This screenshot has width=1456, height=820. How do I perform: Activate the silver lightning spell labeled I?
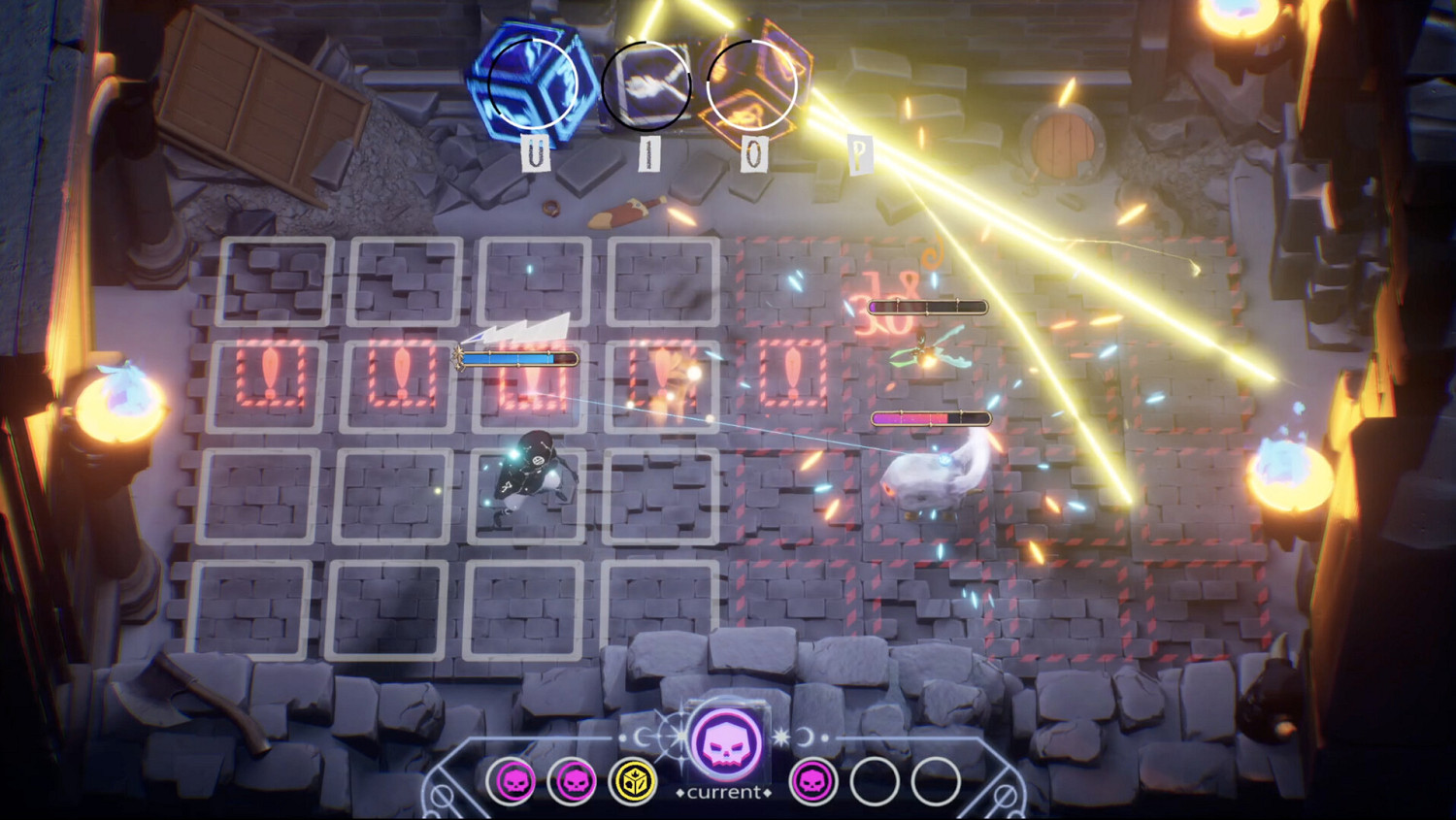(x=648, y=82)
